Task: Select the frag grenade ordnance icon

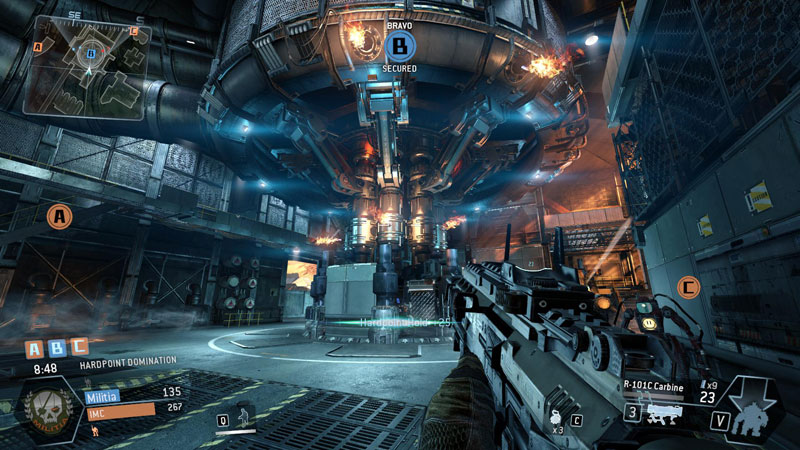Action: point(554,420)
